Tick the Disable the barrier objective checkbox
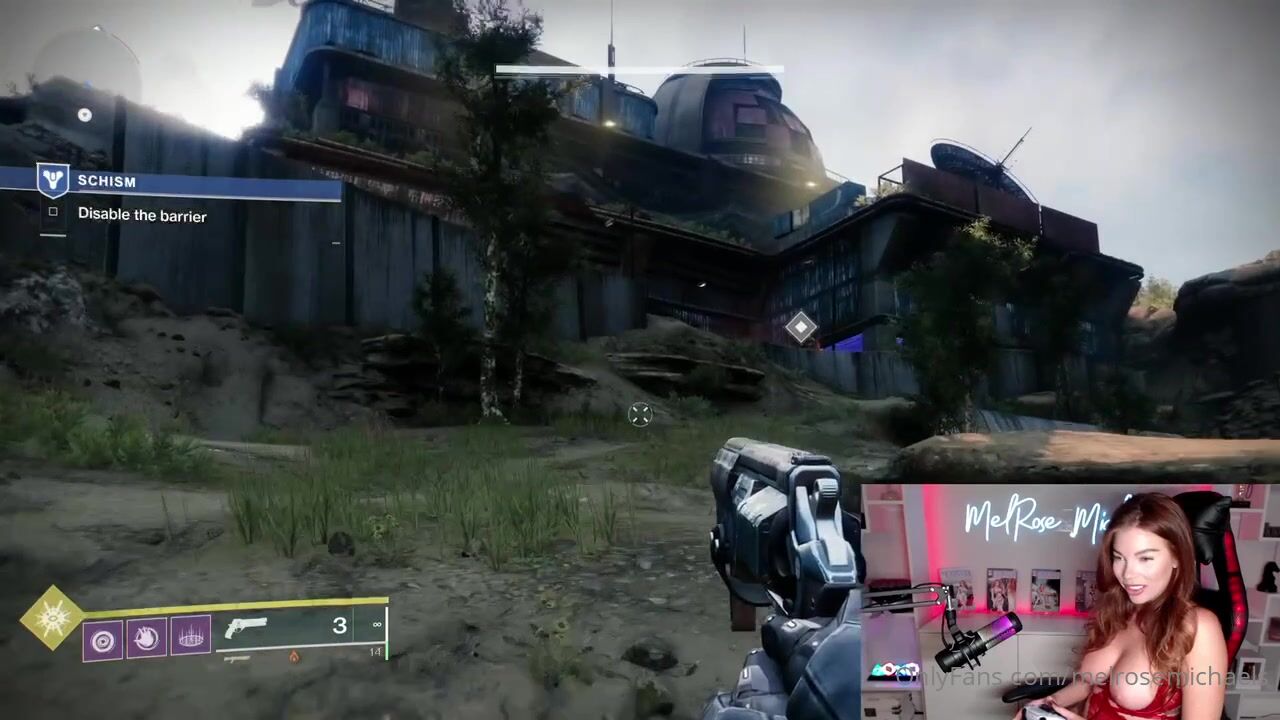1280x720 pixels. pyautogui.click(x=53, y=212)
